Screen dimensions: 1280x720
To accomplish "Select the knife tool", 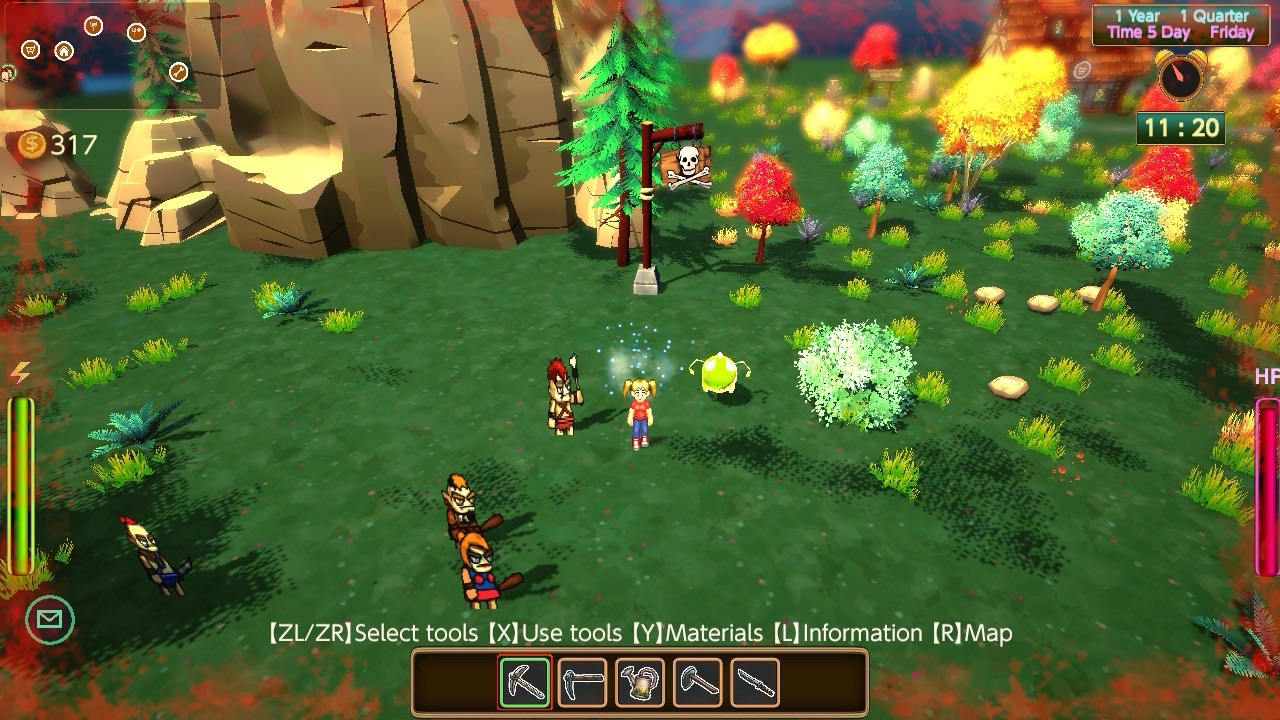I will 753,681.
